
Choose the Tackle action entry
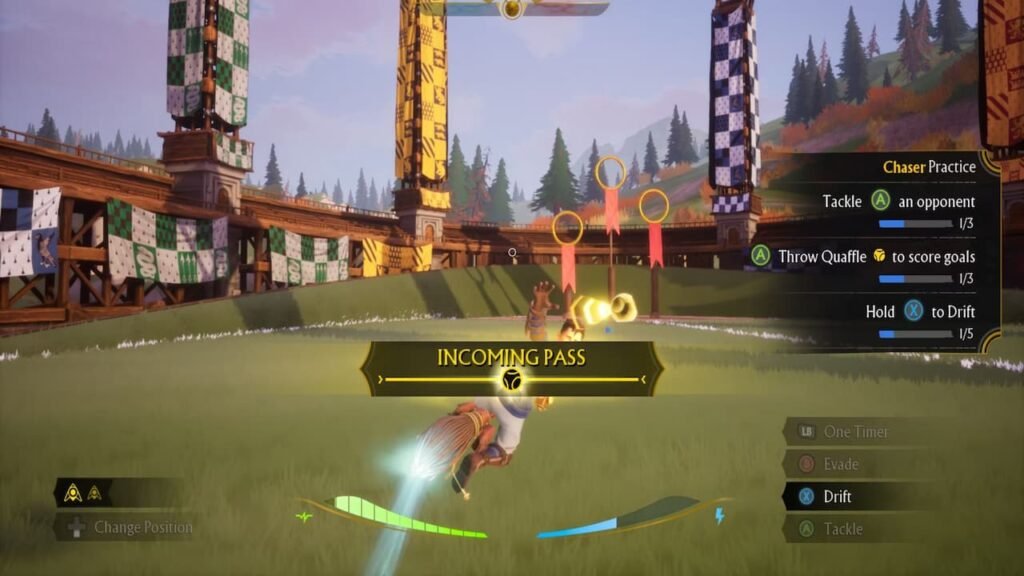pyautogui.click(x=841, y=528)
